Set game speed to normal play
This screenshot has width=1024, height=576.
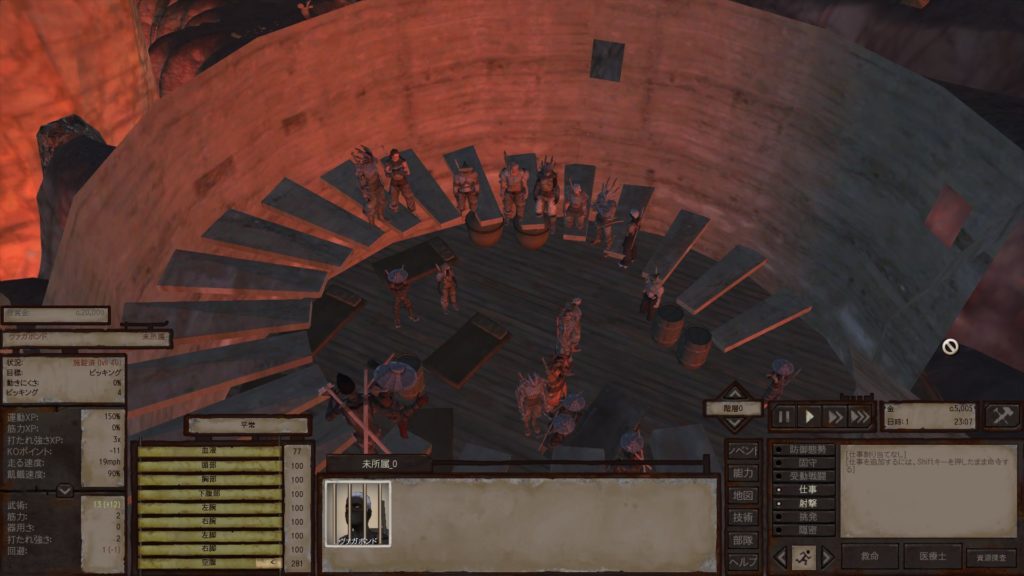(810, 416)
